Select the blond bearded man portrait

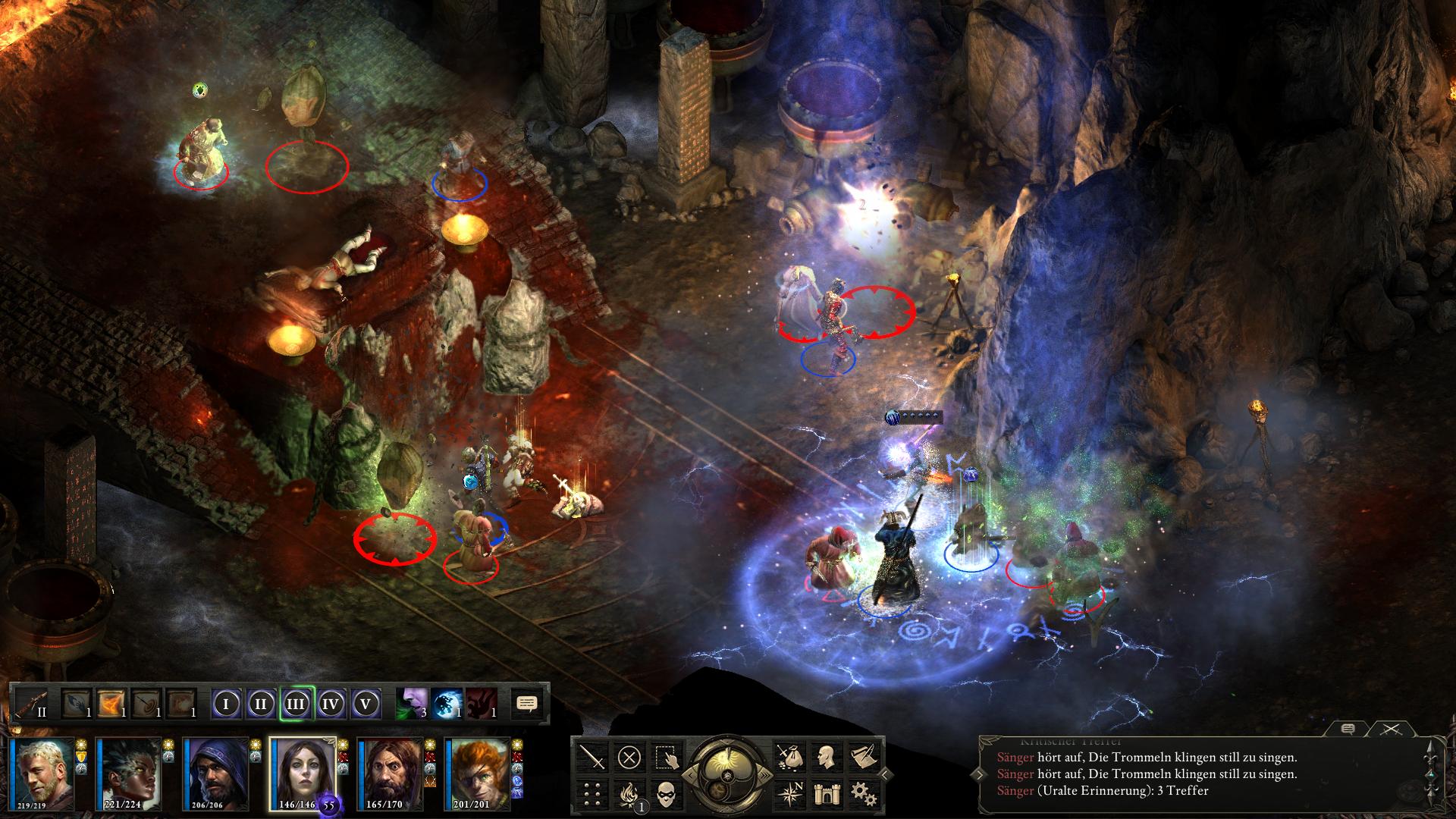(41, 772)
